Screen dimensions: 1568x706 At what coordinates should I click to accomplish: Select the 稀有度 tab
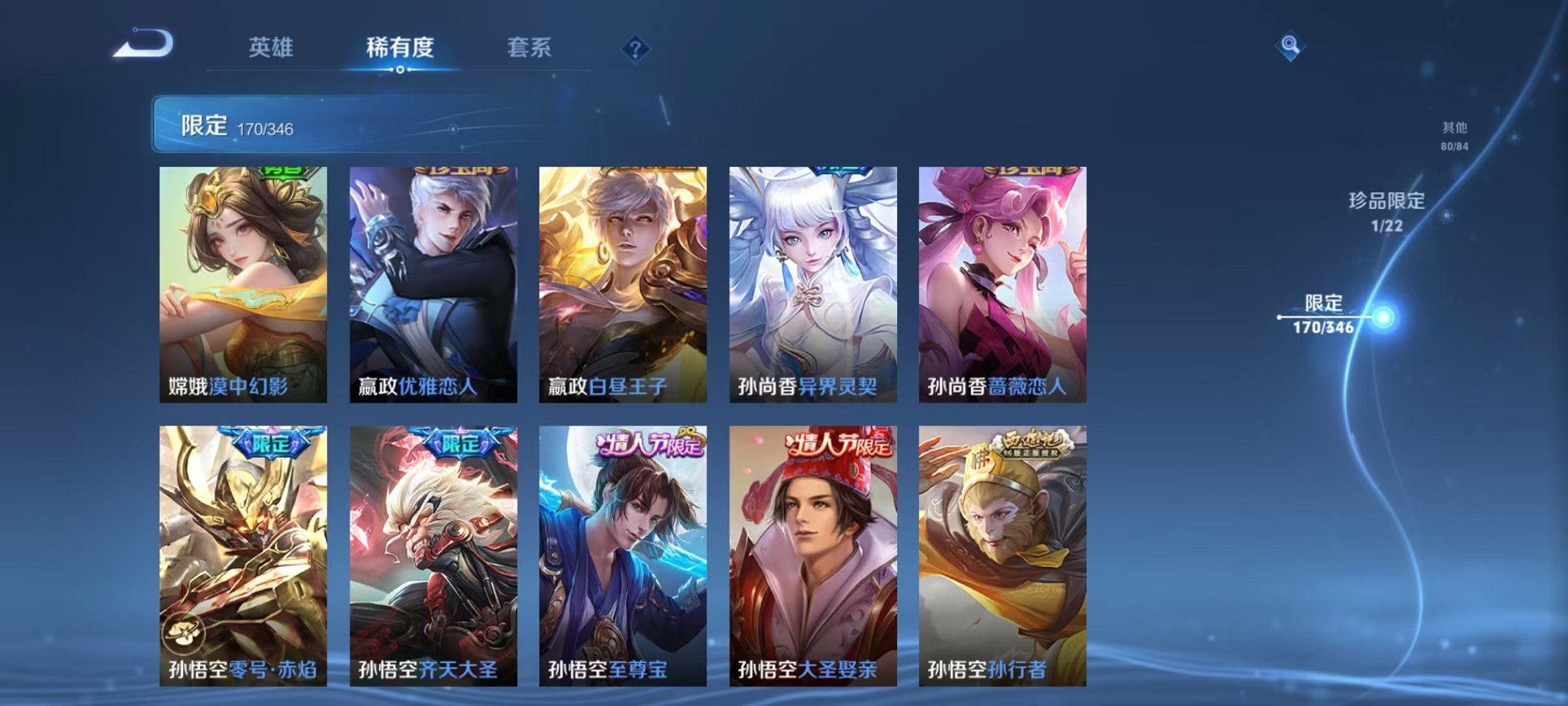coord(400,46)
